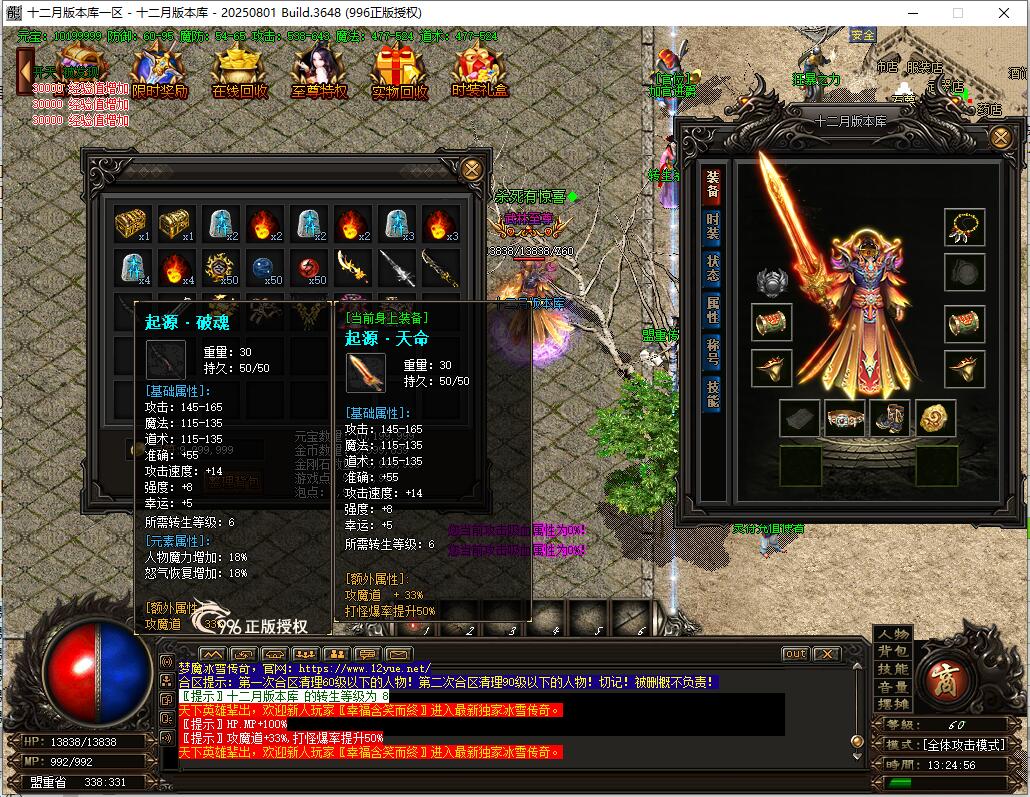
Task: Collapse the top icon bar with the arrow
Action: pyautogui.click(x=25, y=71)
